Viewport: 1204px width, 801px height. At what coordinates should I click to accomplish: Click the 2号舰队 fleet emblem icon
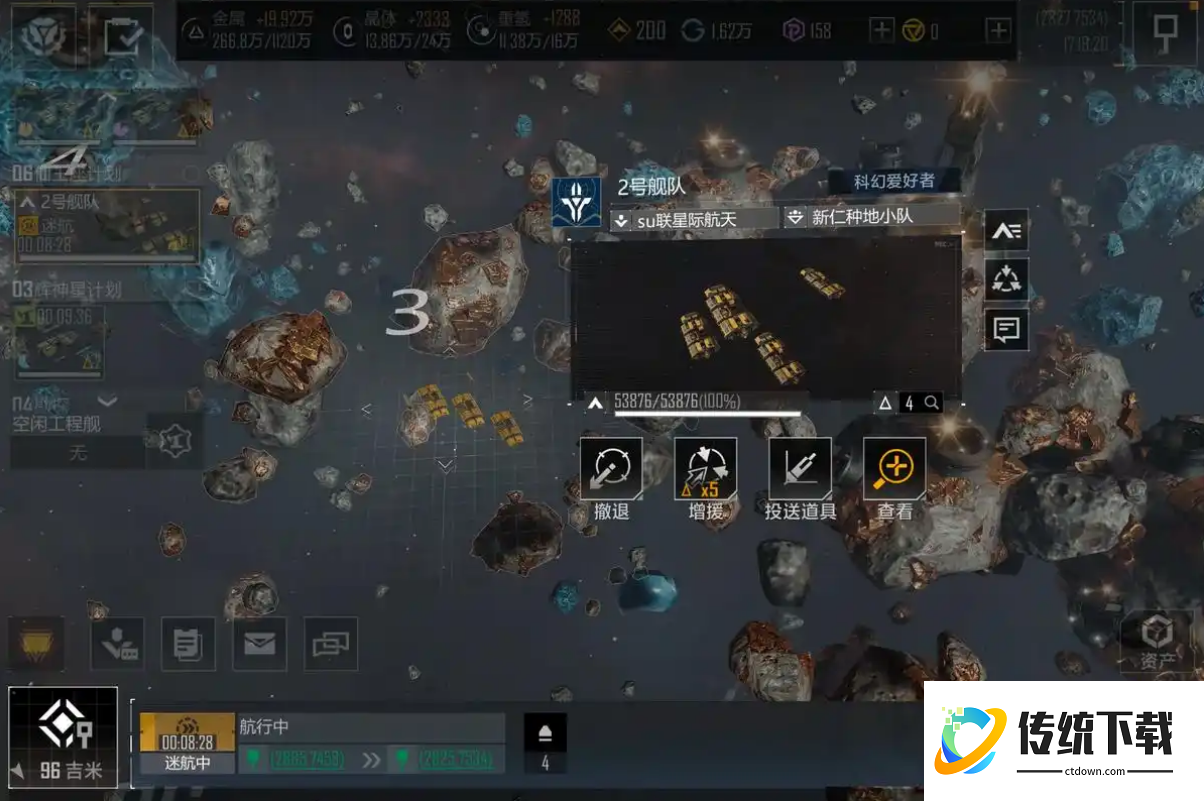[x=577, y=202]
